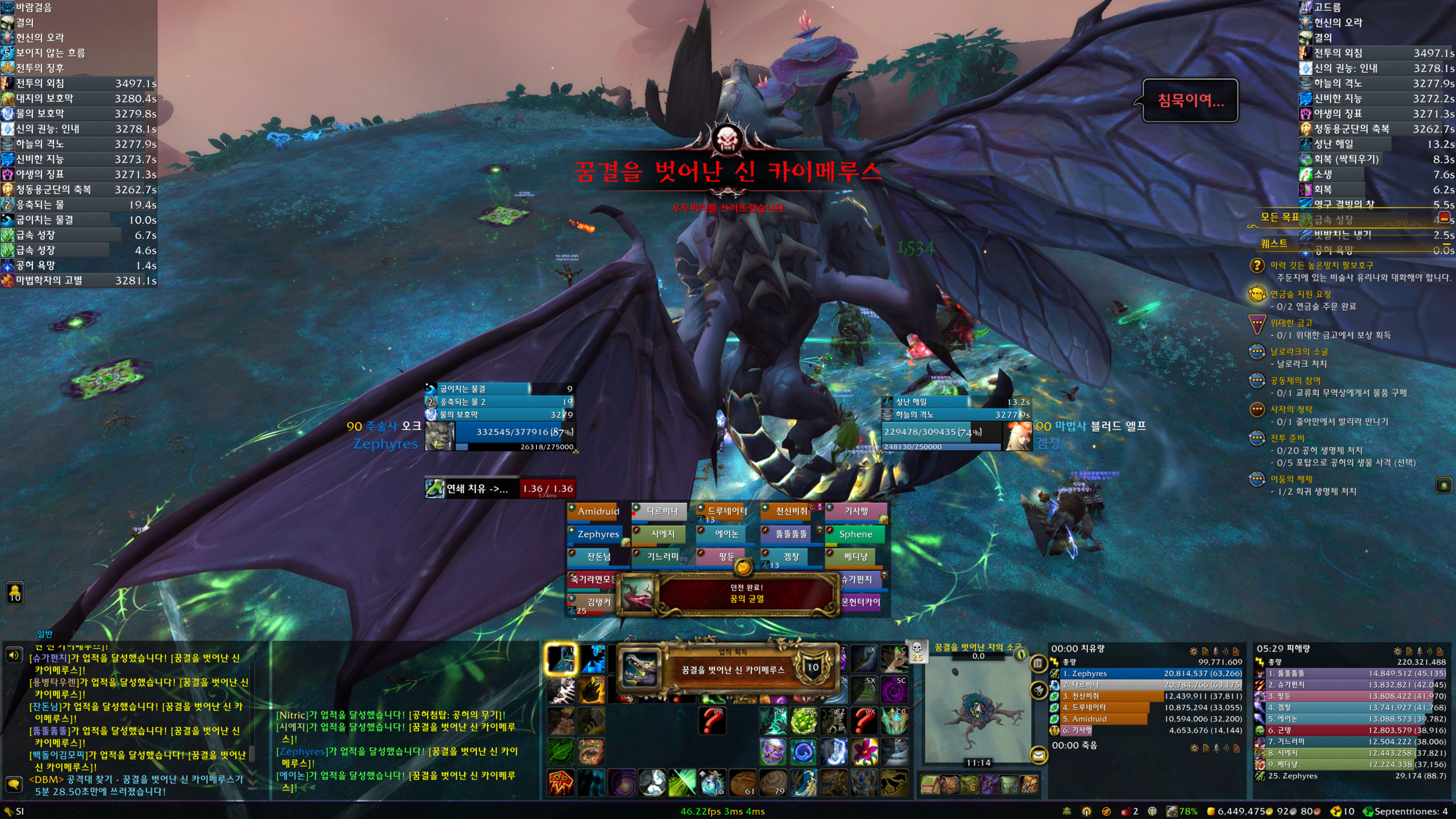
Task: Summon the golden horse mount
Action: click(x=894, y=783)
